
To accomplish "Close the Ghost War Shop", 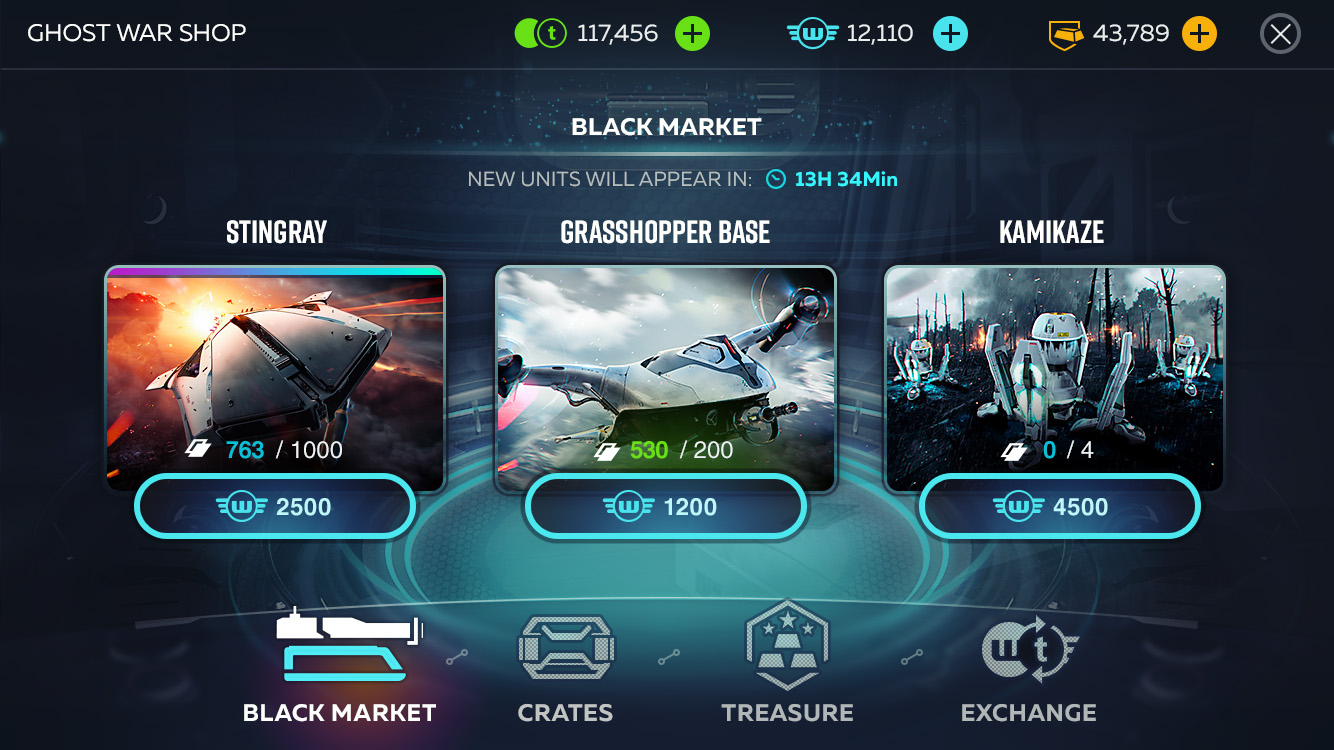I will 1280,34.
